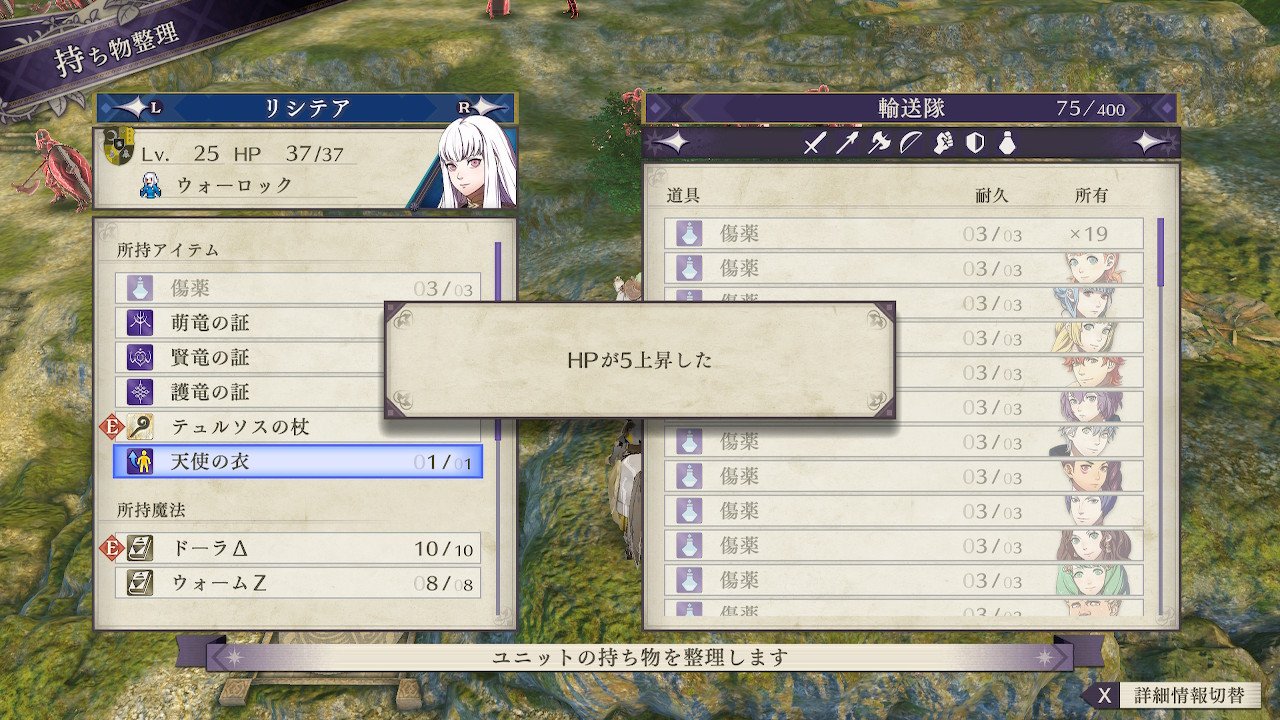Dismiss the HPが5上昇した message box
1280x720 pixels.
point(640,360)
